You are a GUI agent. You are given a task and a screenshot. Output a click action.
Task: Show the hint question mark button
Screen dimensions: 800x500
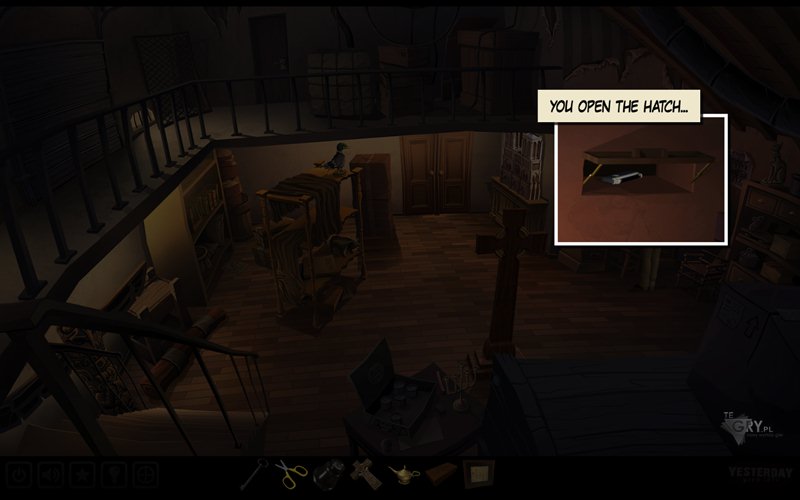[115, 474]
